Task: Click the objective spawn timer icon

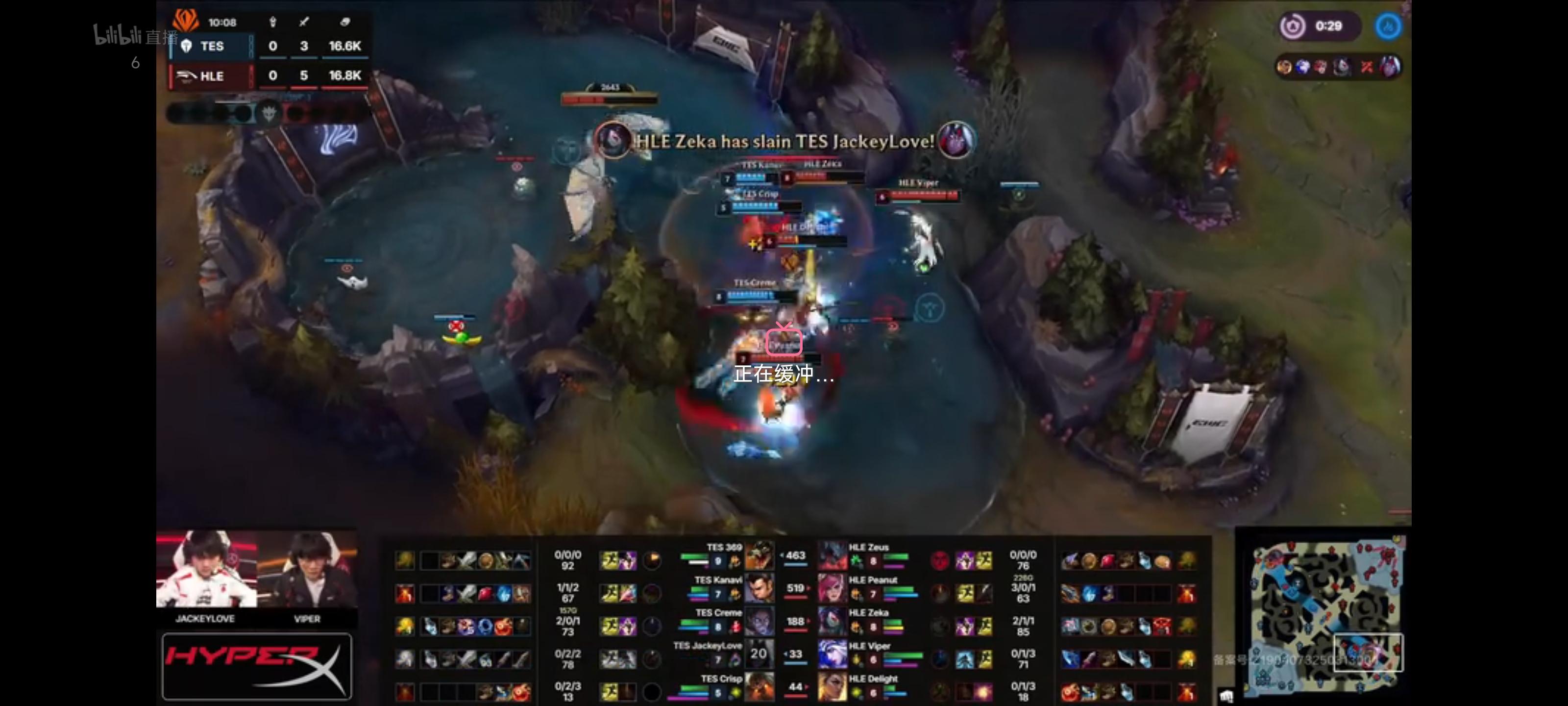Action: click(1293, 26)
